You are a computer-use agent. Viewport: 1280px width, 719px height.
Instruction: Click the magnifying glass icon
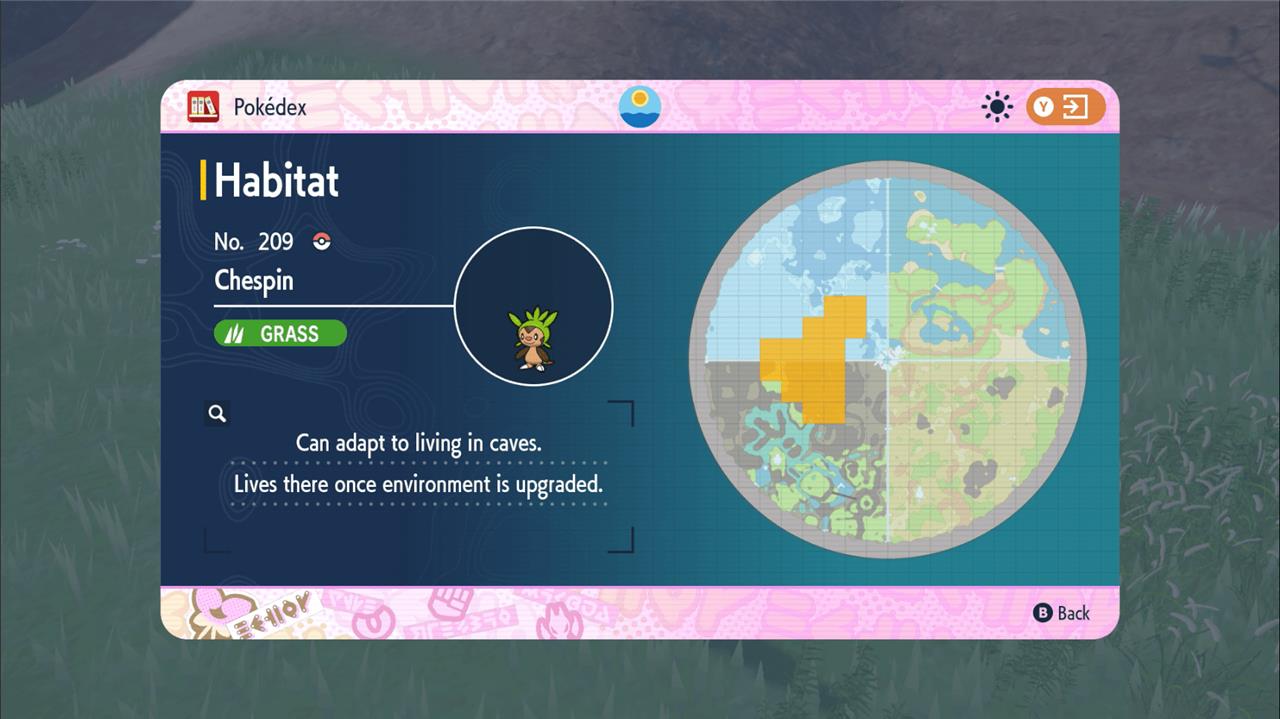point(217,413)
